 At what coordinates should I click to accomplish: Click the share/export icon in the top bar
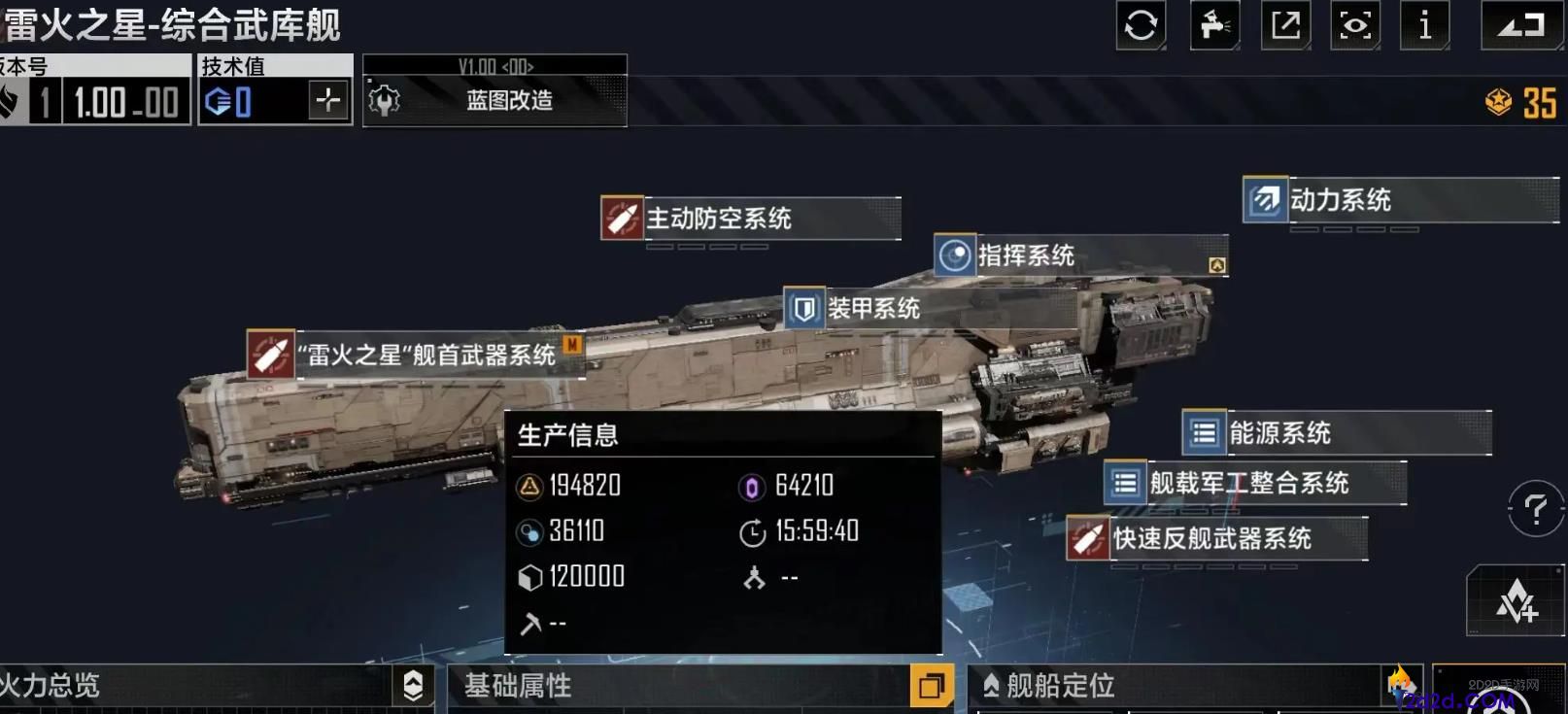(x=1284, y=26)
